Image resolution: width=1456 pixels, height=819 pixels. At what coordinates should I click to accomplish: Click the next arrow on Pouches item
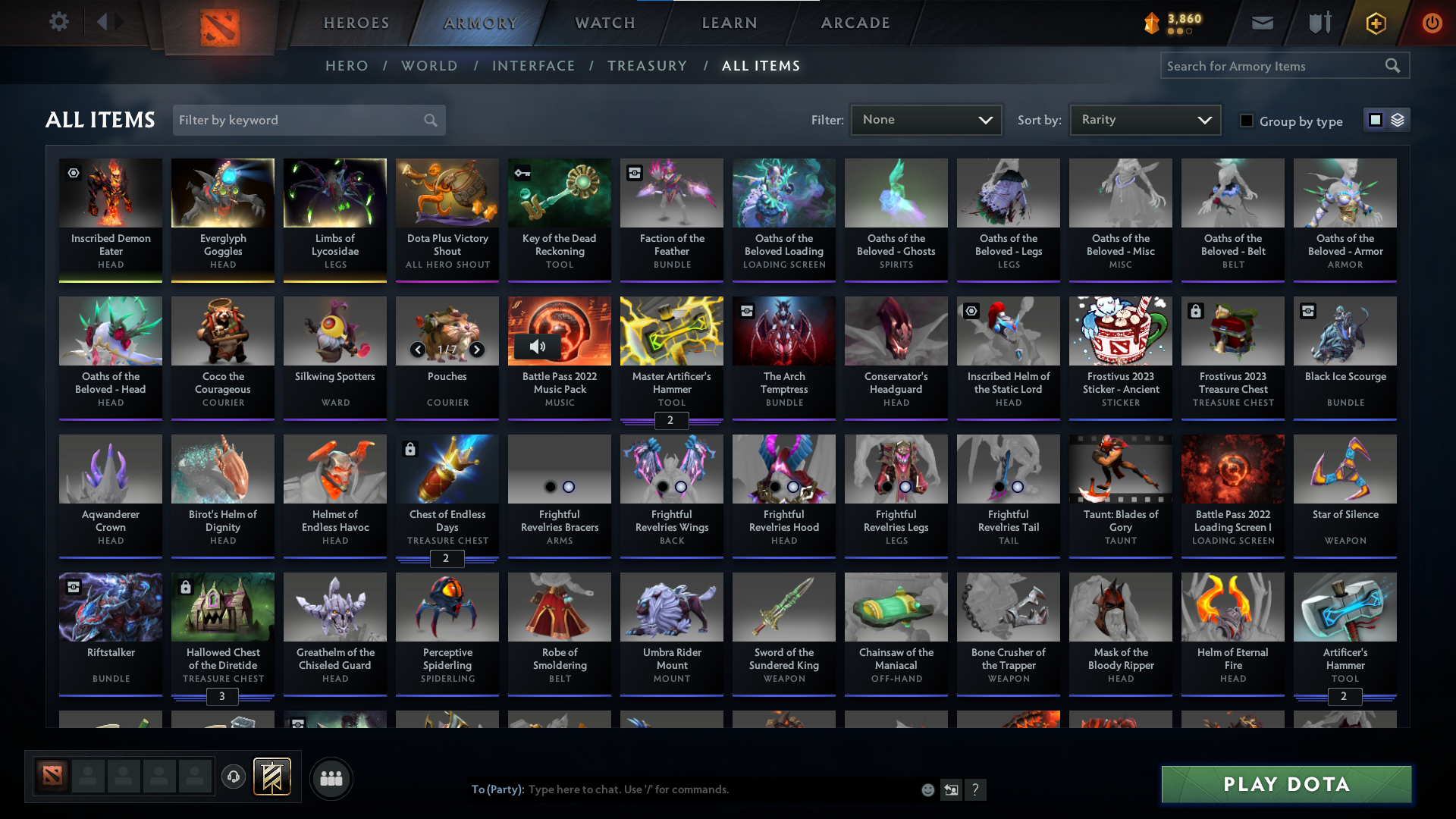pos(477,350)
